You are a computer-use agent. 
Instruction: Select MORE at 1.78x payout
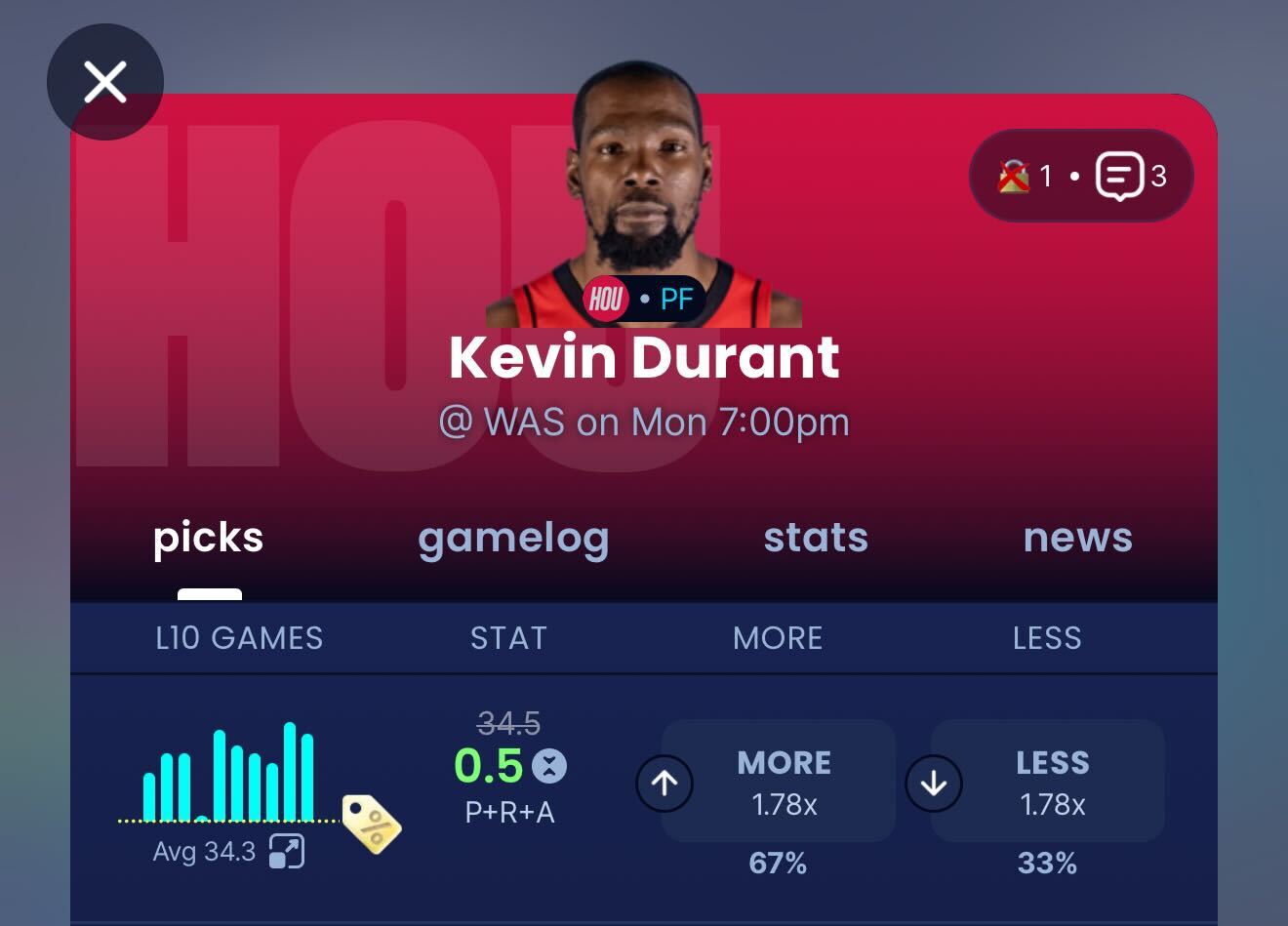[784, 781]
